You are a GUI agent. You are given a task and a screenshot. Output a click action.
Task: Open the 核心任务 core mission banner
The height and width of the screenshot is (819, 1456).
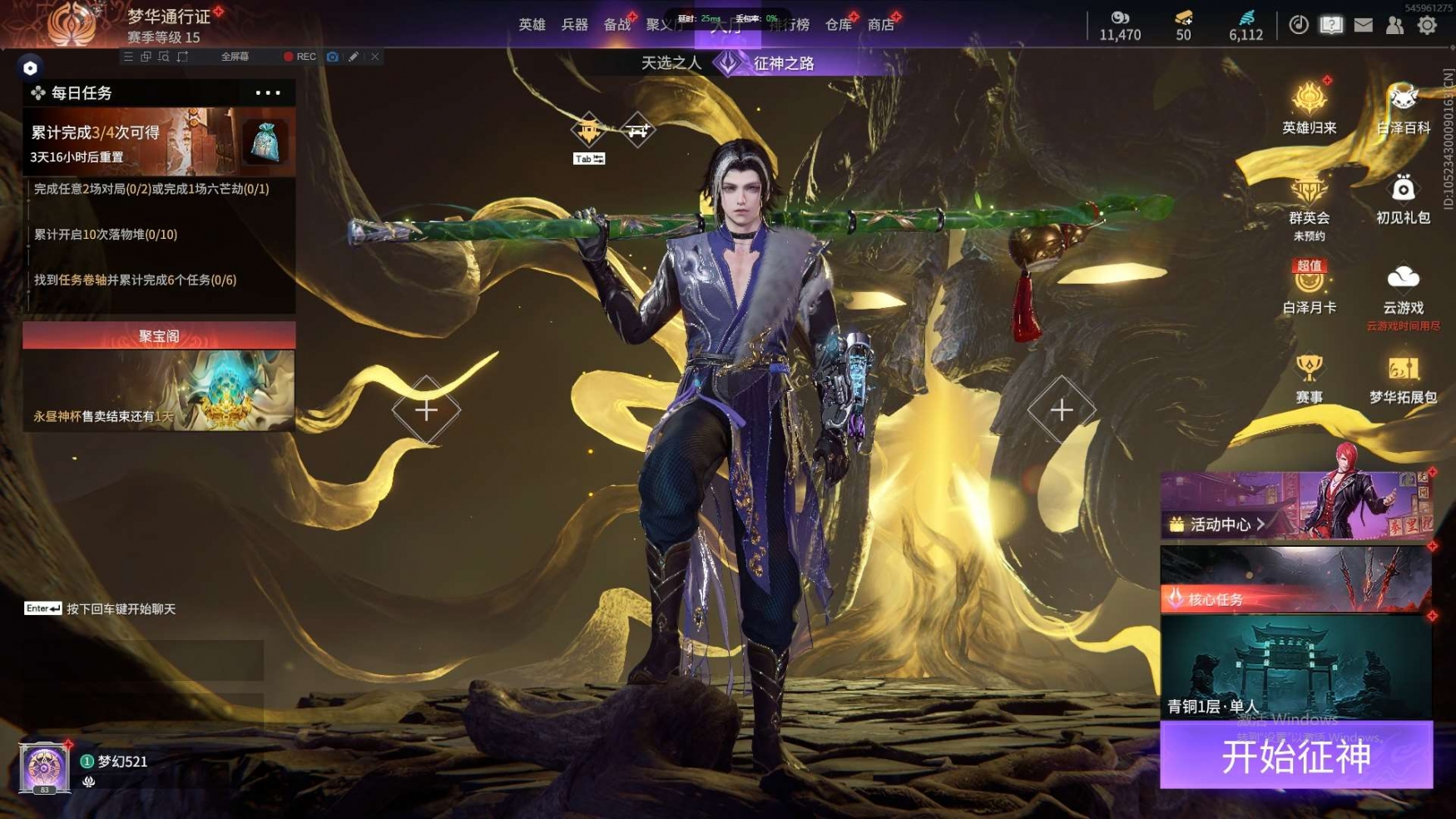point(1295,580)
